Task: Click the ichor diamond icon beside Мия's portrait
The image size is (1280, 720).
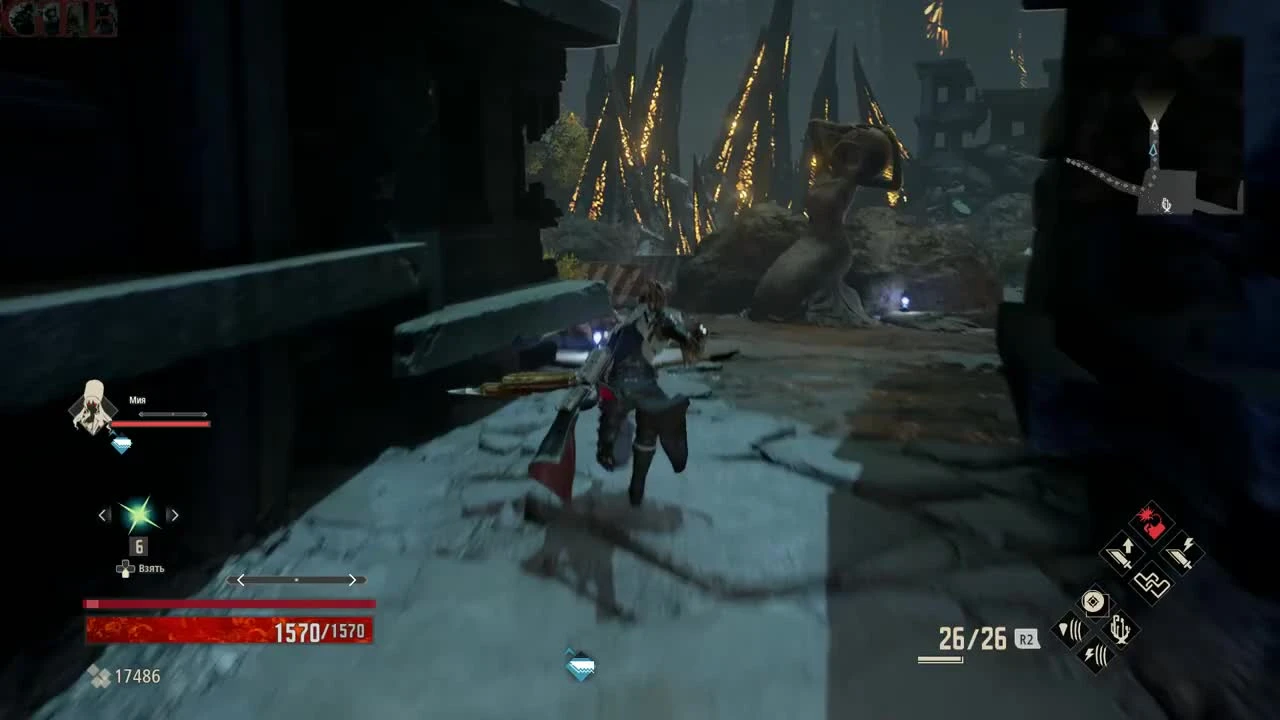Action: tap(121, 444)
